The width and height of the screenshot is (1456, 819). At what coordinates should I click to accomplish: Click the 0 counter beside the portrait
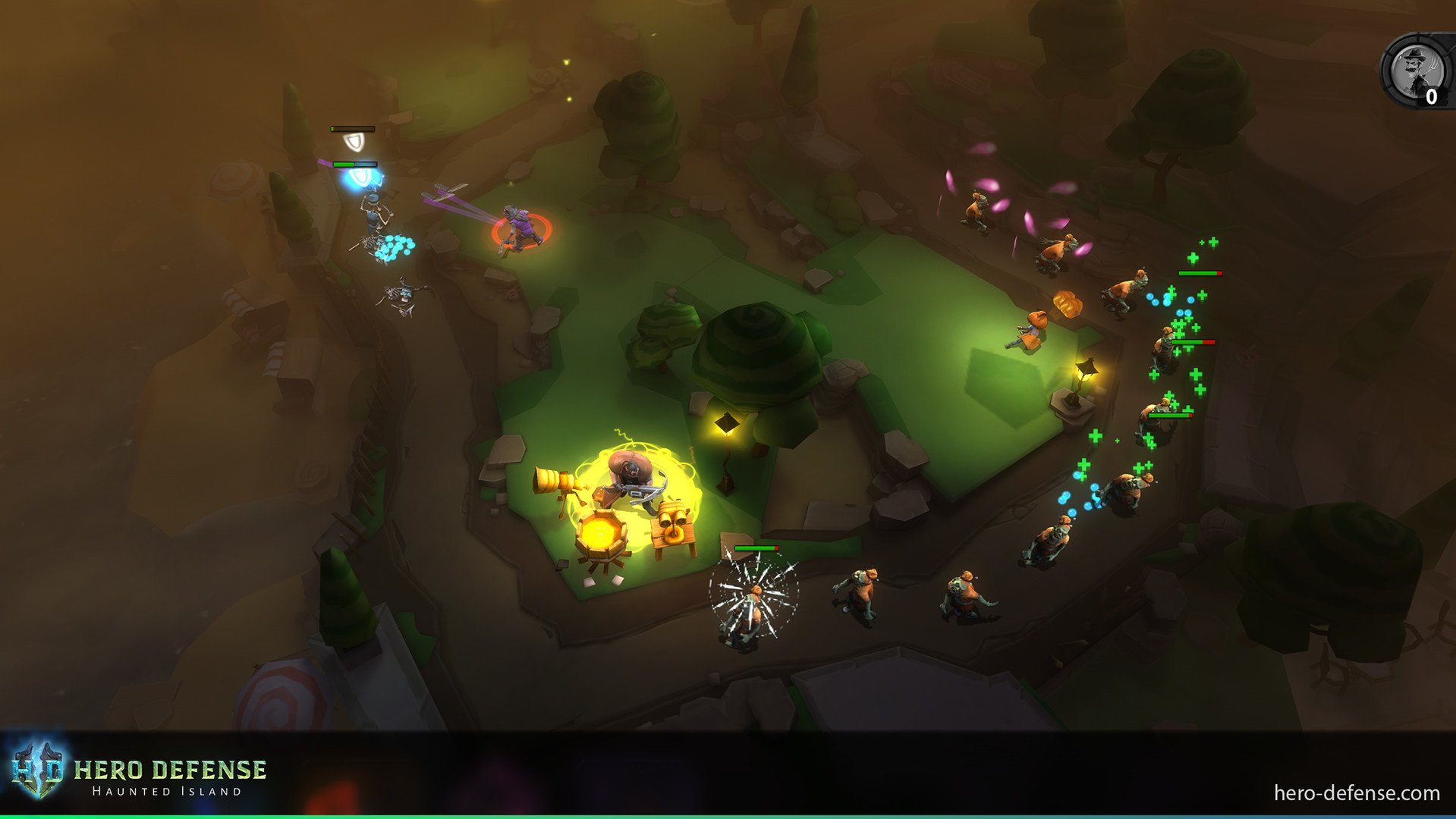pos(1431,97)
